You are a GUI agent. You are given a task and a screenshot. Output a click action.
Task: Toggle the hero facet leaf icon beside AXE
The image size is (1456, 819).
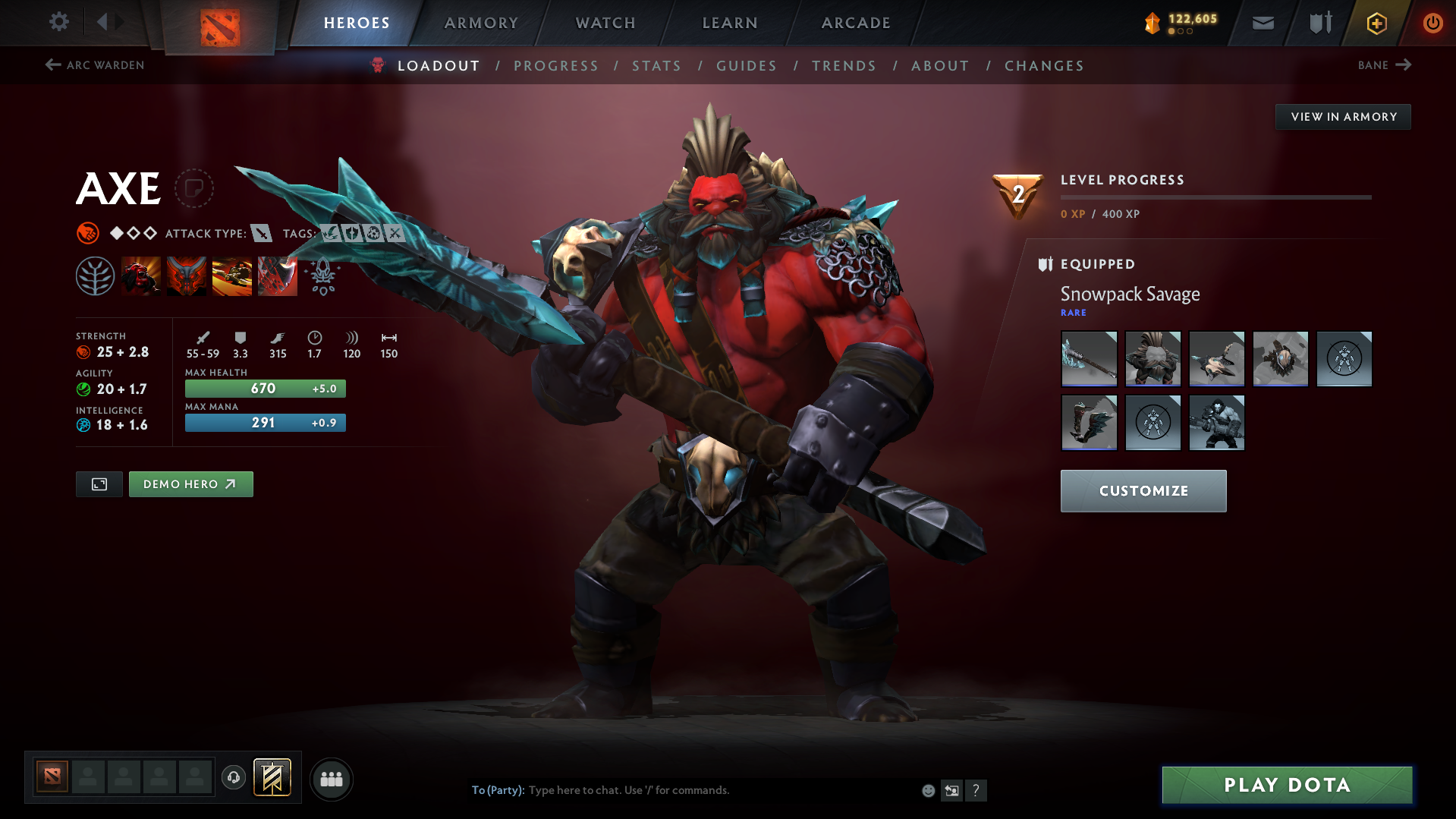pos(96,276)
